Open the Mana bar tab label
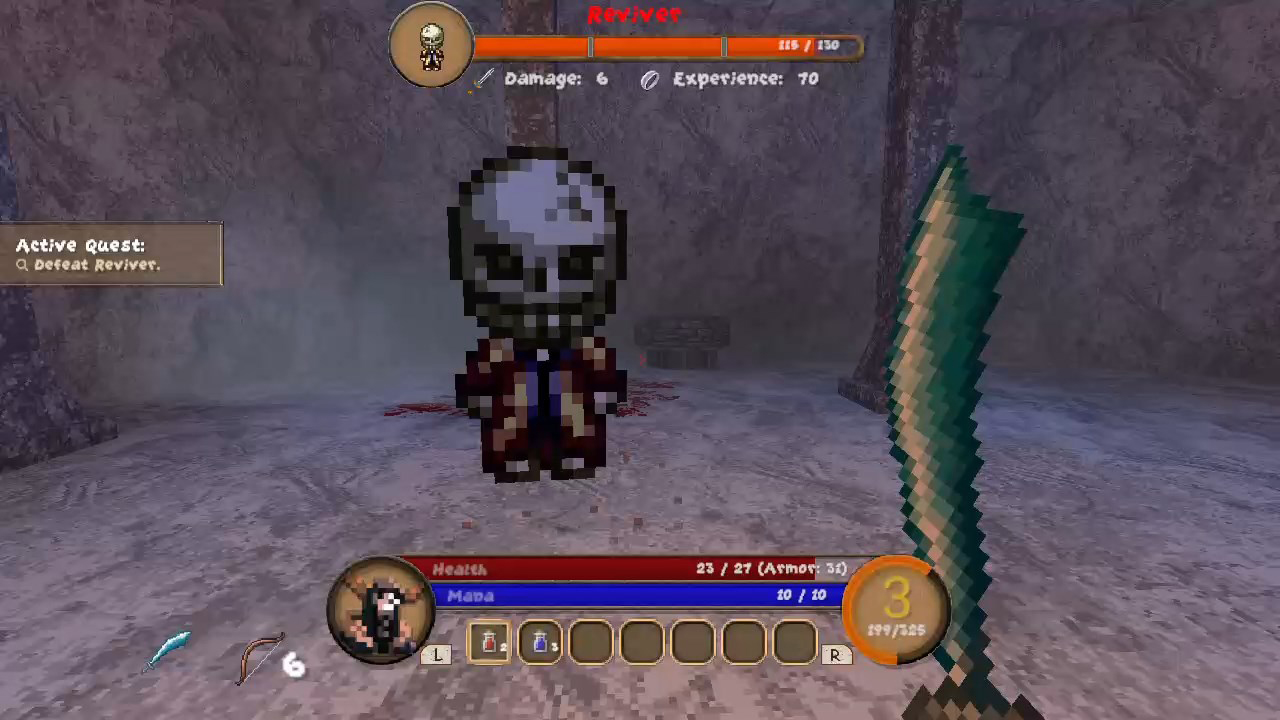Viewport: 1280px width, 720px height. click(470, 594)
